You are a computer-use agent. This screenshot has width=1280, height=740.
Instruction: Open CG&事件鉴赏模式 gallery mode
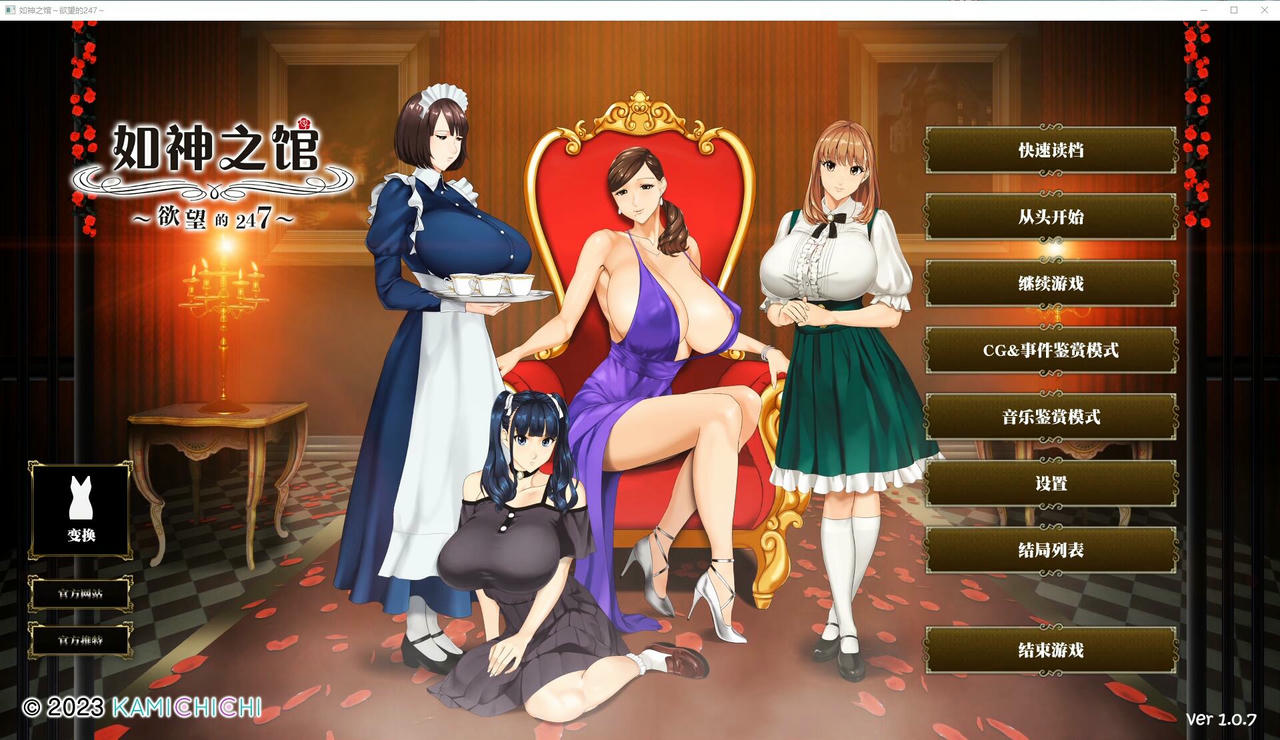[x=1050, y=349]
